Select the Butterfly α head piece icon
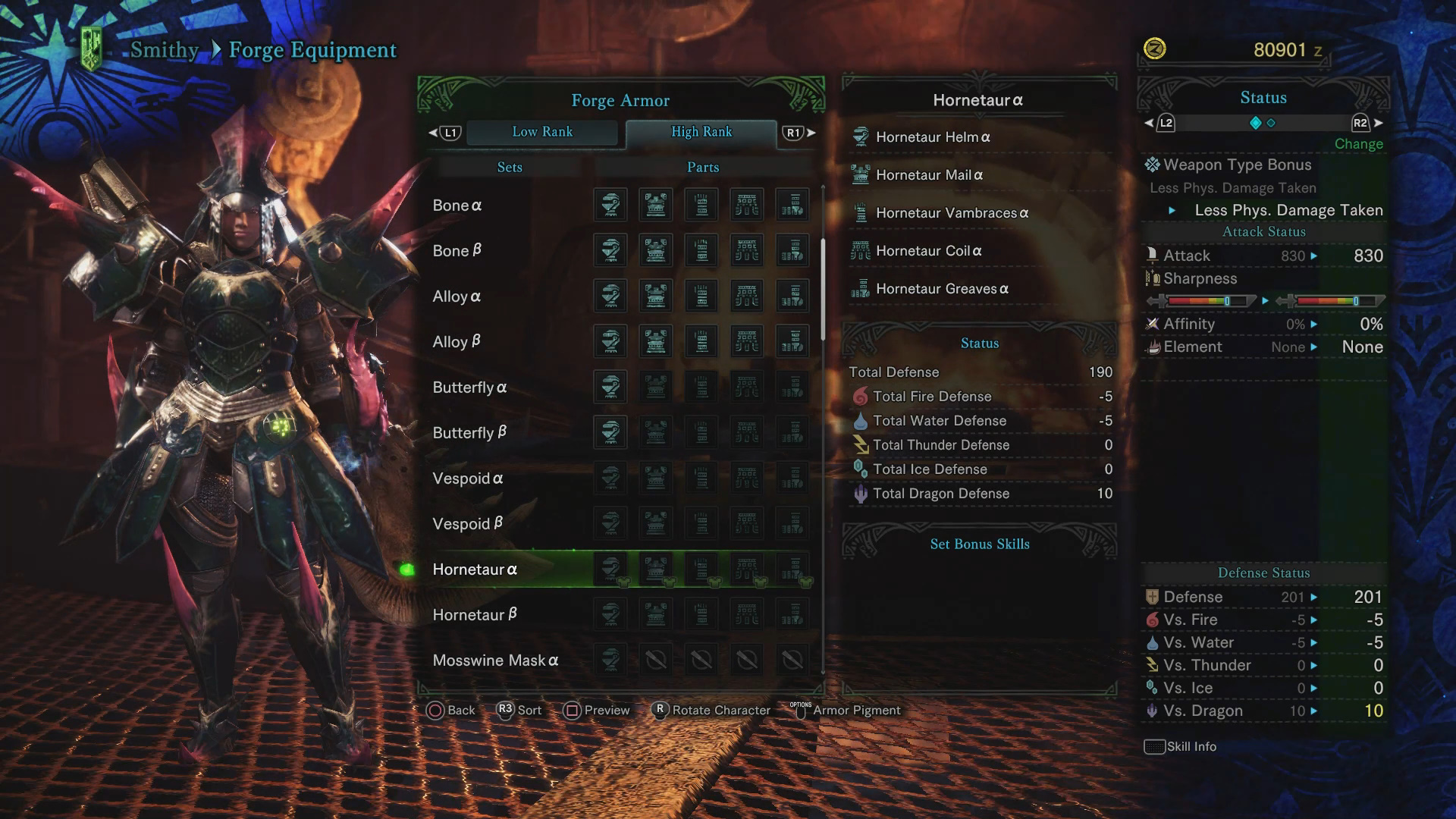 pos(610,387)
